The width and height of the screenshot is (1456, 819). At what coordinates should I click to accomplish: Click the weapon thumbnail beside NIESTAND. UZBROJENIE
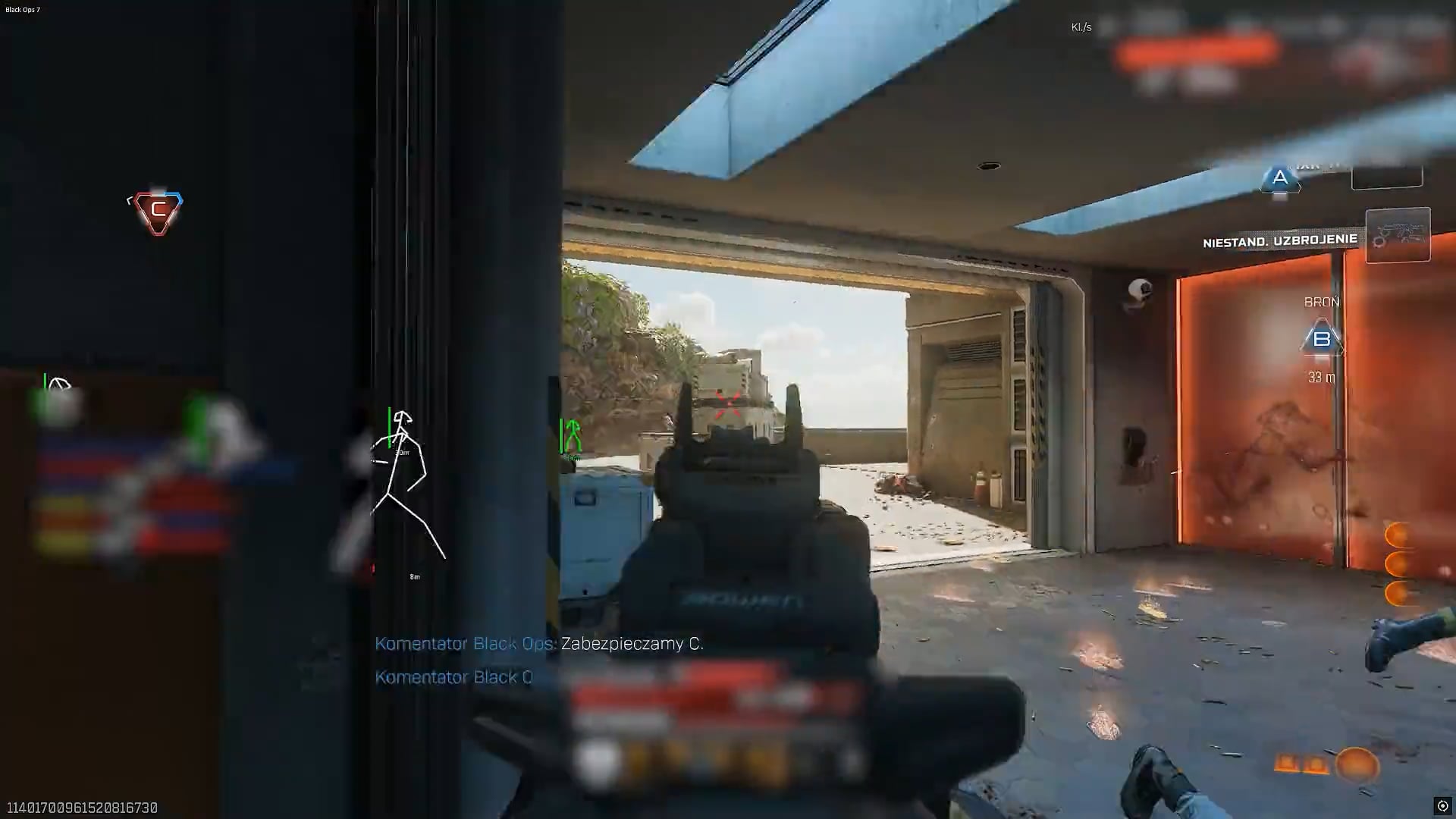tap(1399, 235)
